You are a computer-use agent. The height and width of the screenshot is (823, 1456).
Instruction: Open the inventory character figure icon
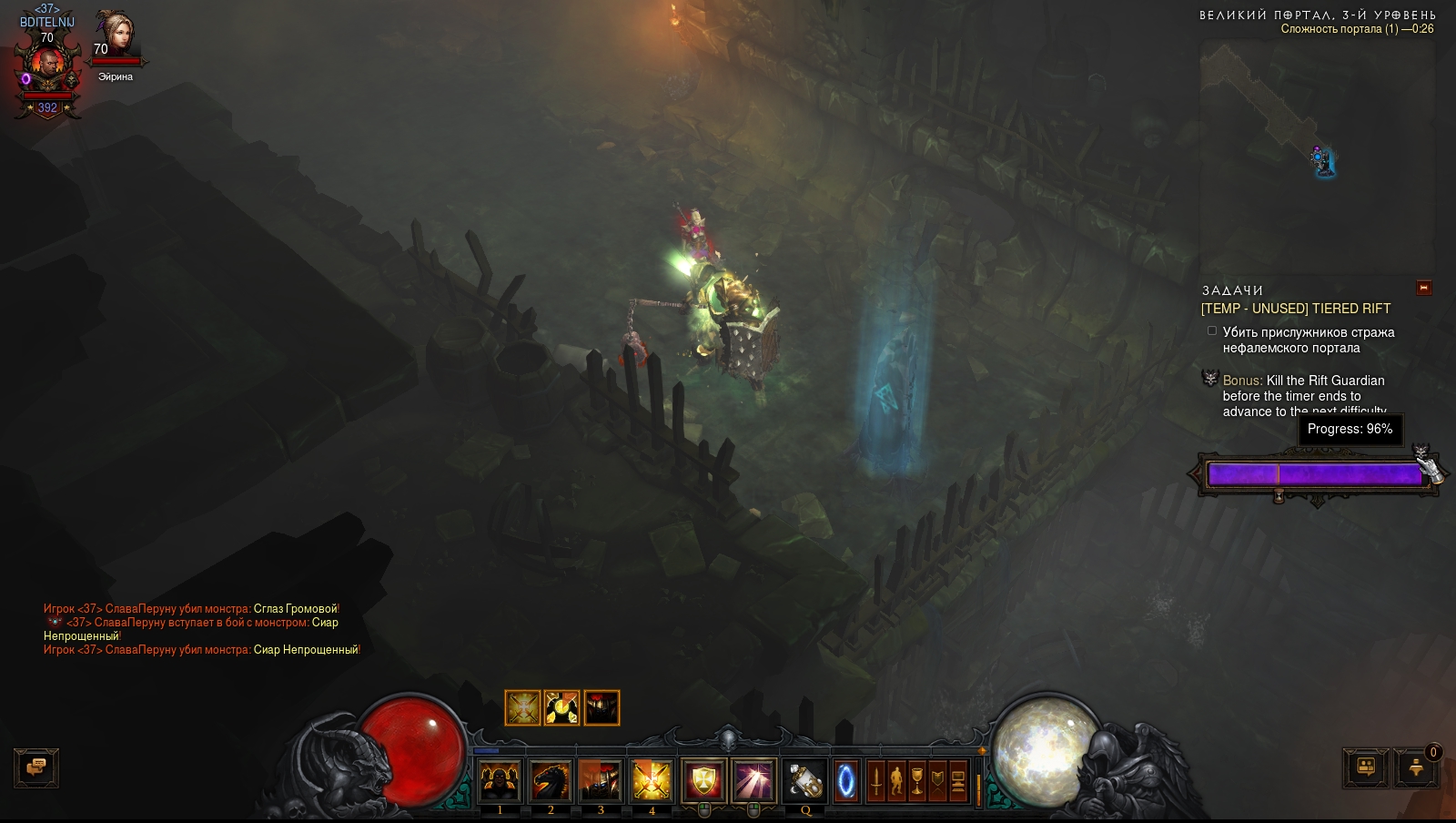pyautogui.click(x=896, y=781)
